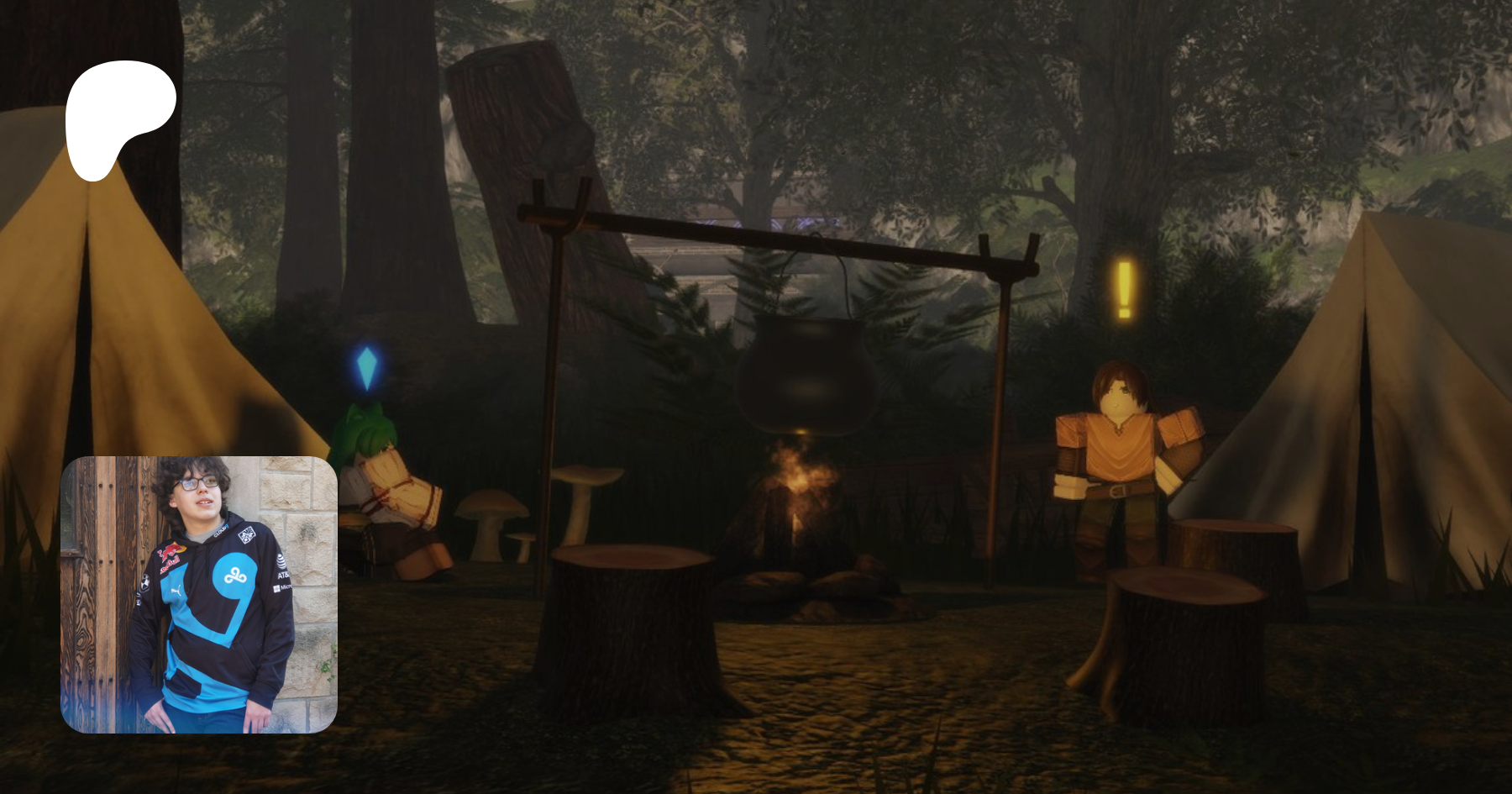The width and height of the screenshot is (1512, 794).
Task: Select the yellow exclamation quest marker
Action: click(x=1124, y=290)
